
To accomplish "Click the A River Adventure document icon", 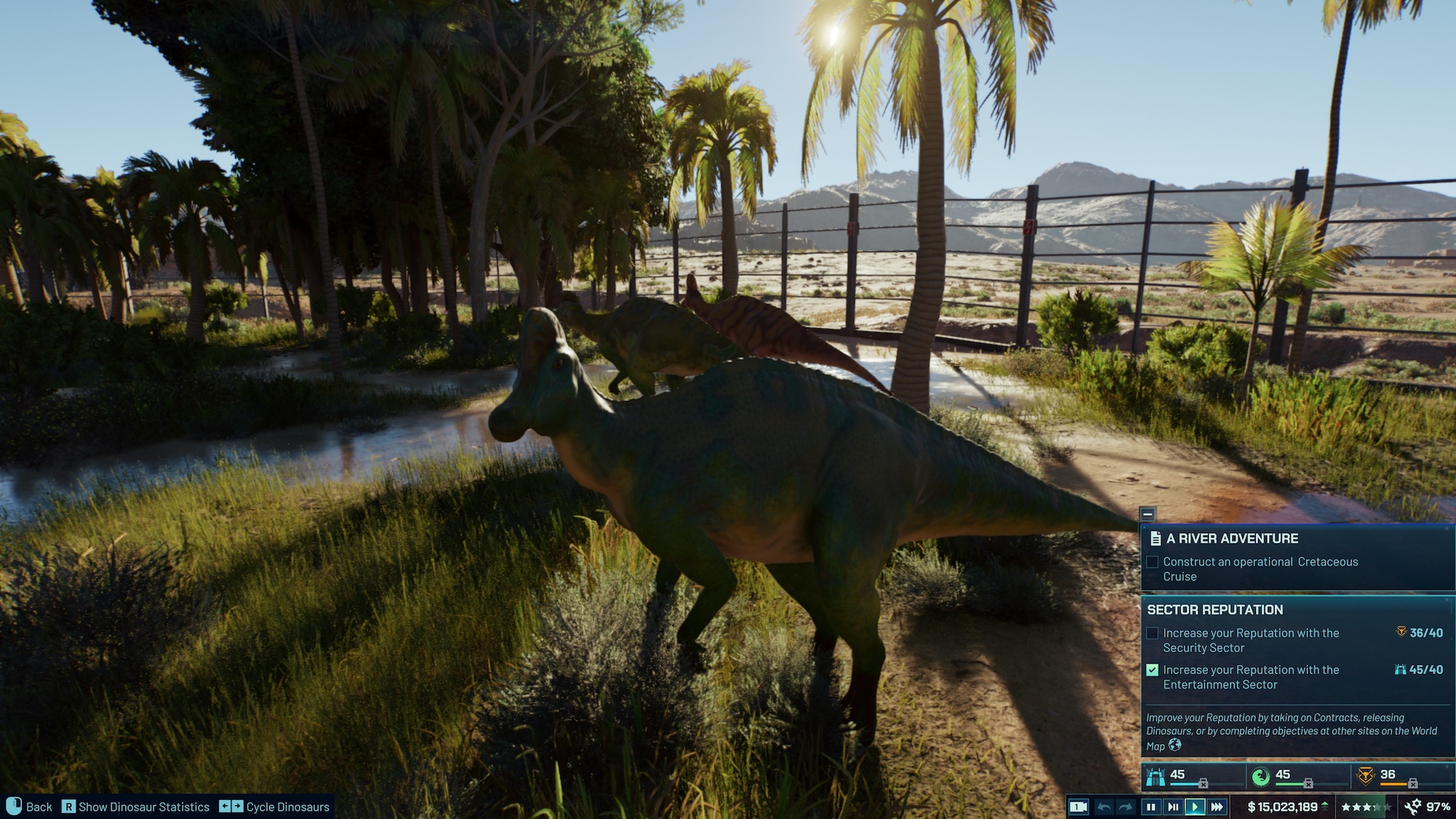I will coord(1156,538).
